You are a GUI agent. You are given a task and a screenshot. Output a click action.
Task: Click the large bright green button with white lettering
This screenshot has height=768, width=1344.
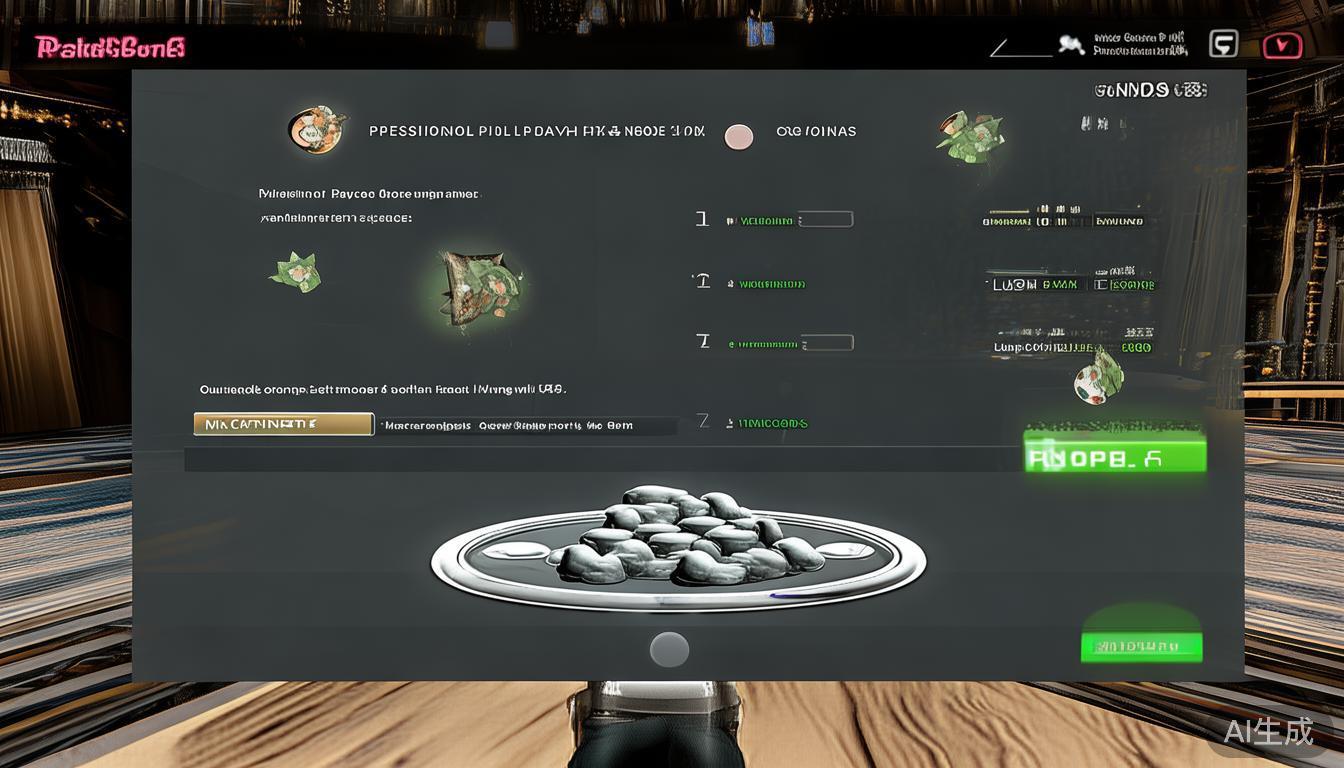point(1115,455)
